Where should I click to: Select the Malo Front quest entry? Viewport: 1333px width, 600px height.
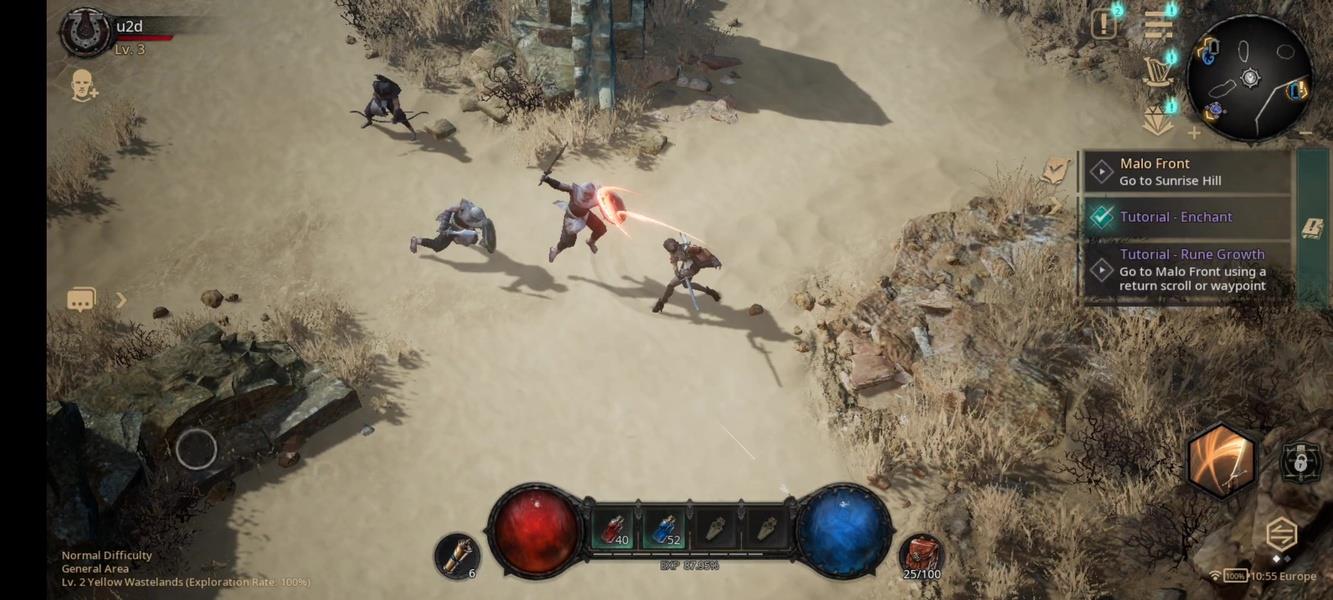[x=1186, y=172]
